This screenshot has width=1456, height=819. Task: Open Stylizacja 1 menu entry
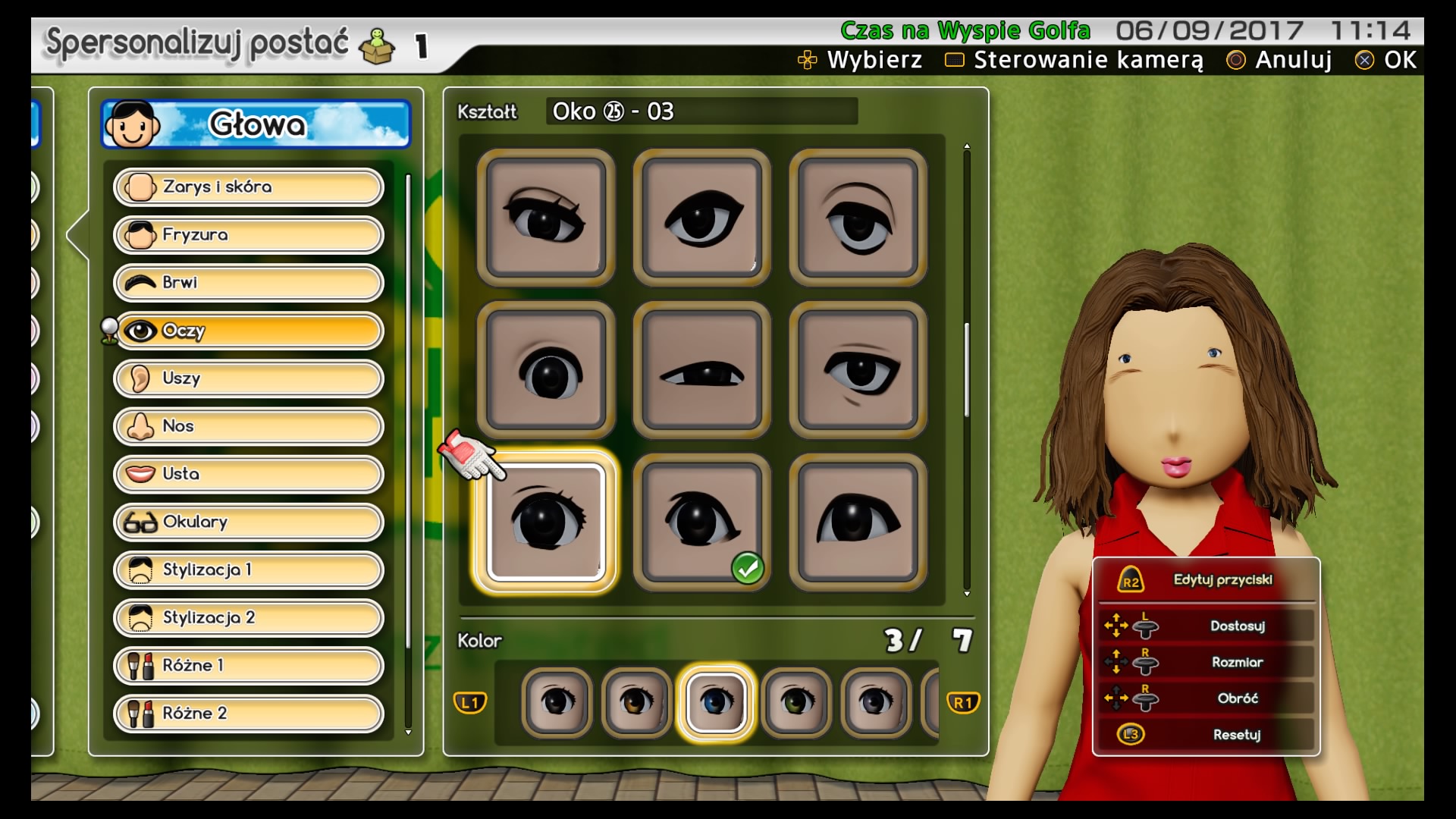tap(249, 570)
